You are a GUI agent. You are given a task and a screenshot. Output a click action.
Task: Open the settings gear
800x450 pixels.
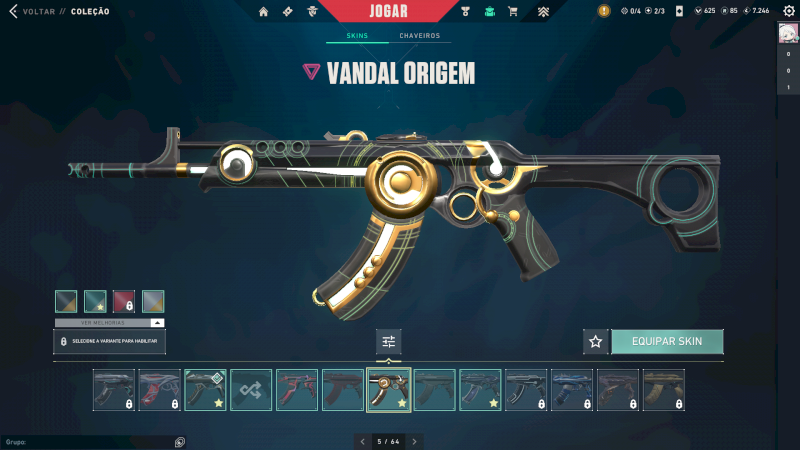pos(788,11)
